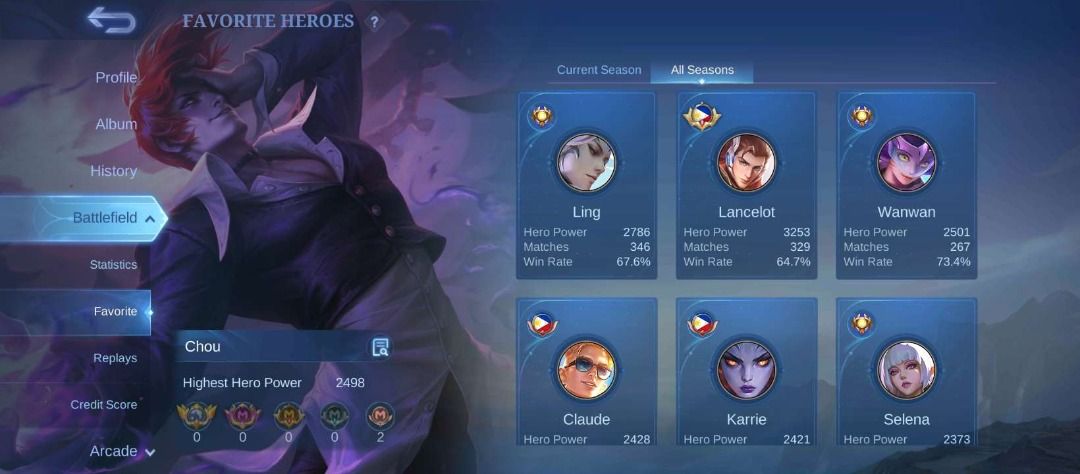Switch to the Current Season tab
Viewport: 1080px width, 474px height.
(599, 70)
